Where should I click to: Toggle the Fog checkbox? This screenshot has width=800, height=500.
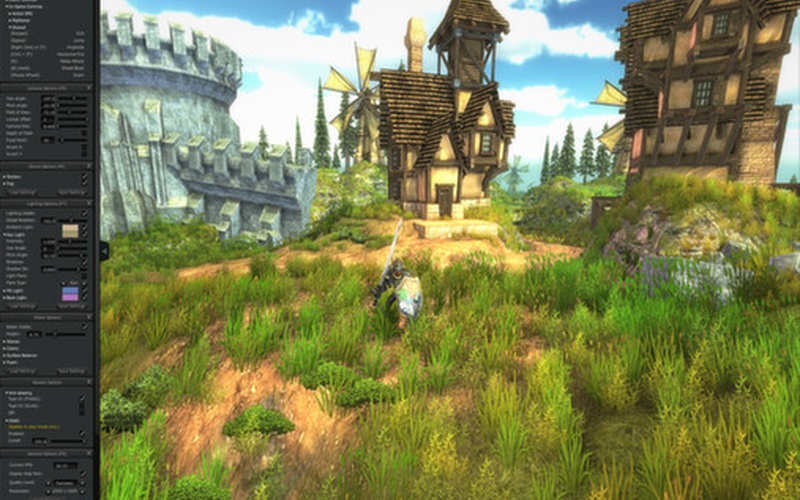pos(85,184)
